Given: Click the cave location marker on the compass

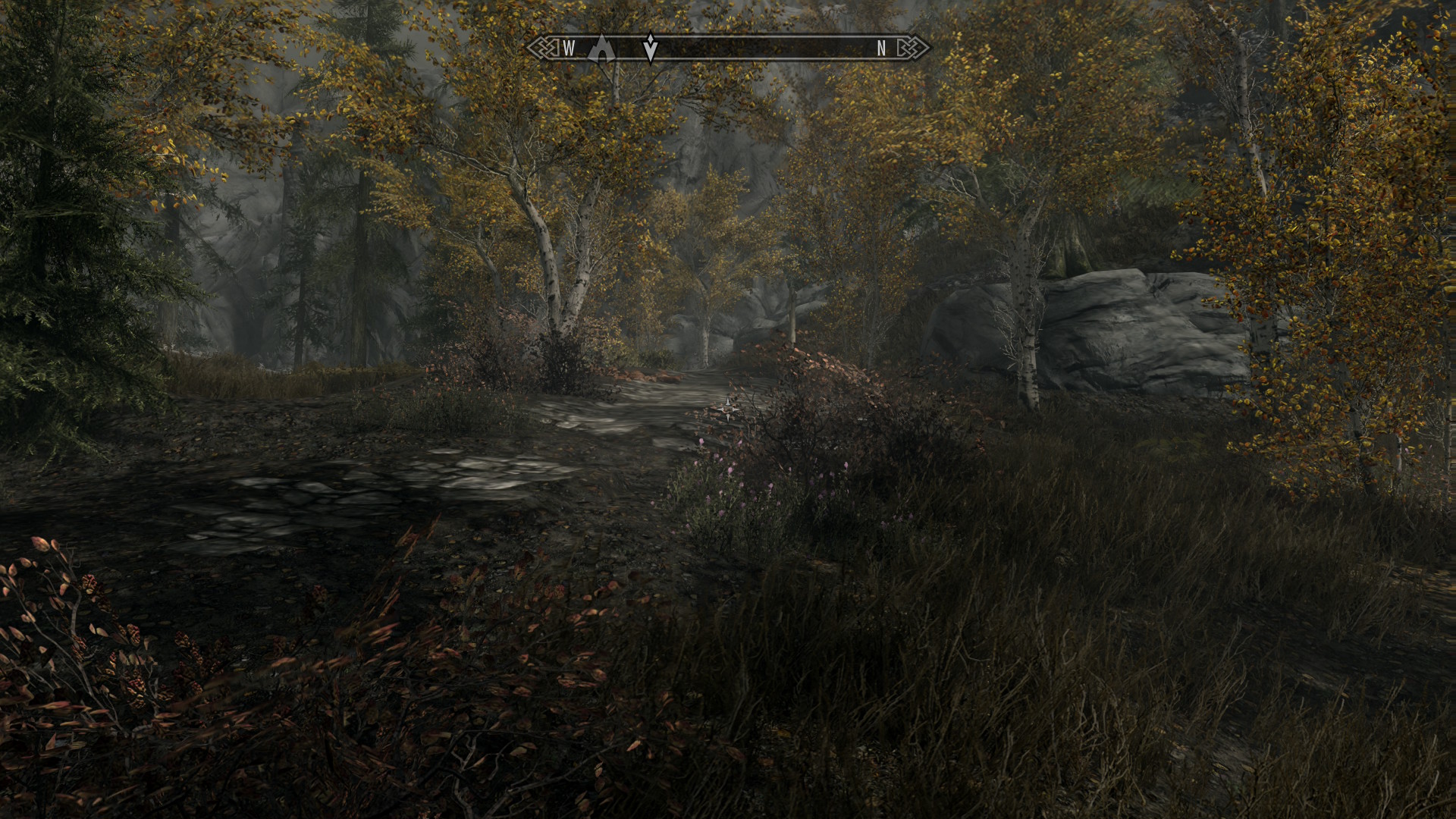Looking at the screenshot, I should click(x=601, y=47).
